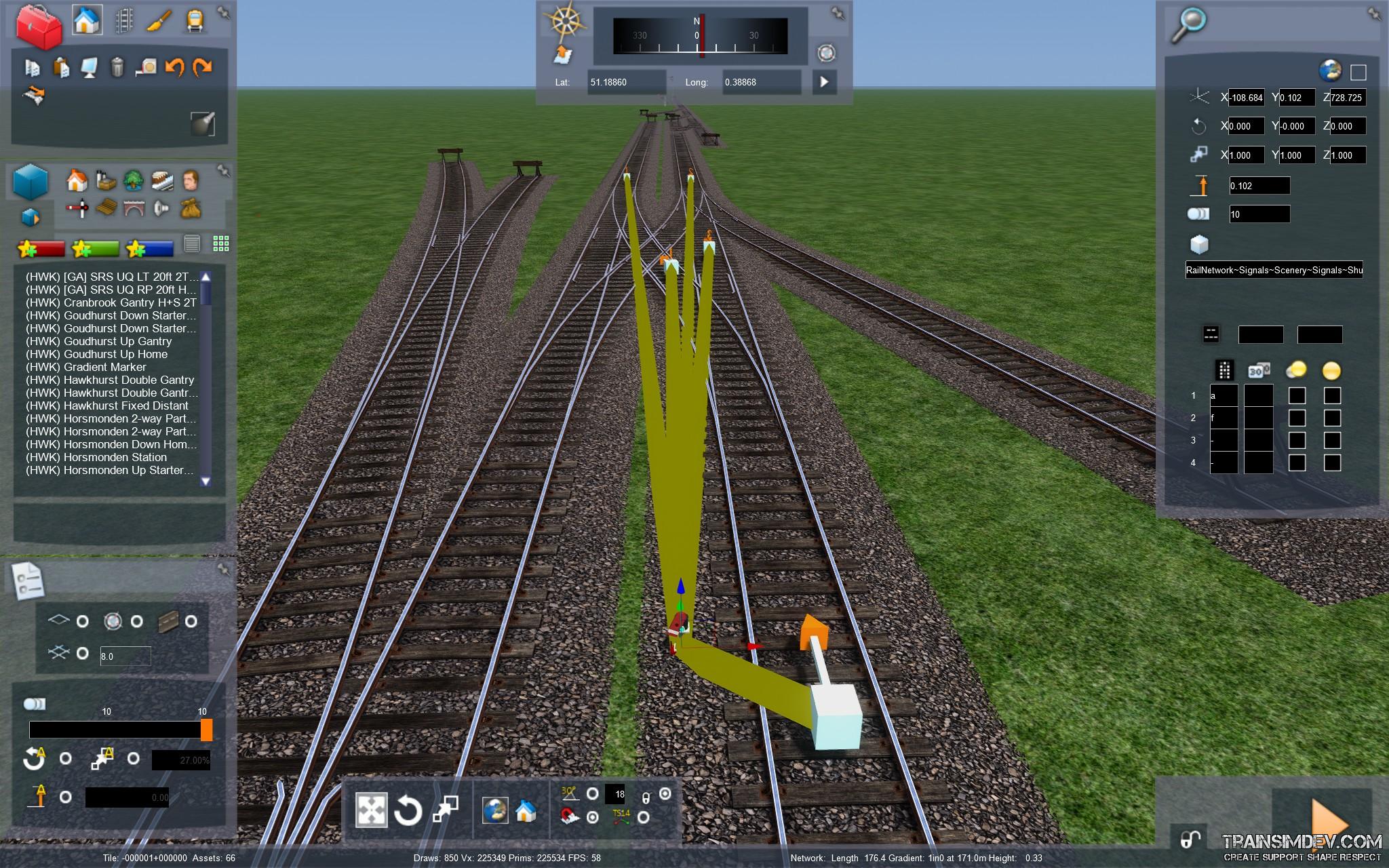Click the Latitude input field
The image size is (1389, 868).
pyautogui.click(x=626, y=82)
